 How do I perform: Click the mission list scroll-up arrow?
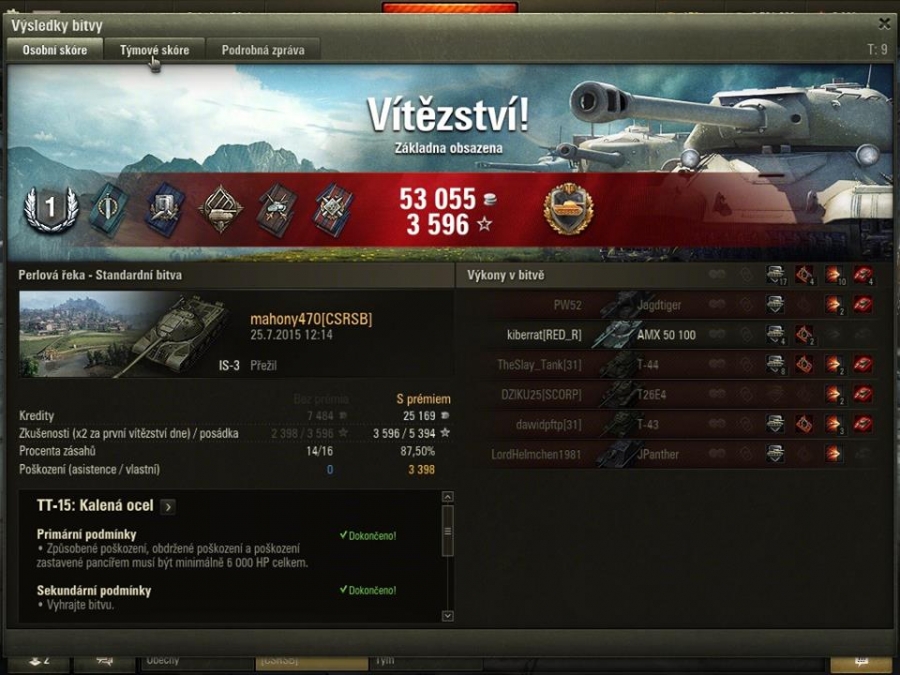click(x=447, y=497)
